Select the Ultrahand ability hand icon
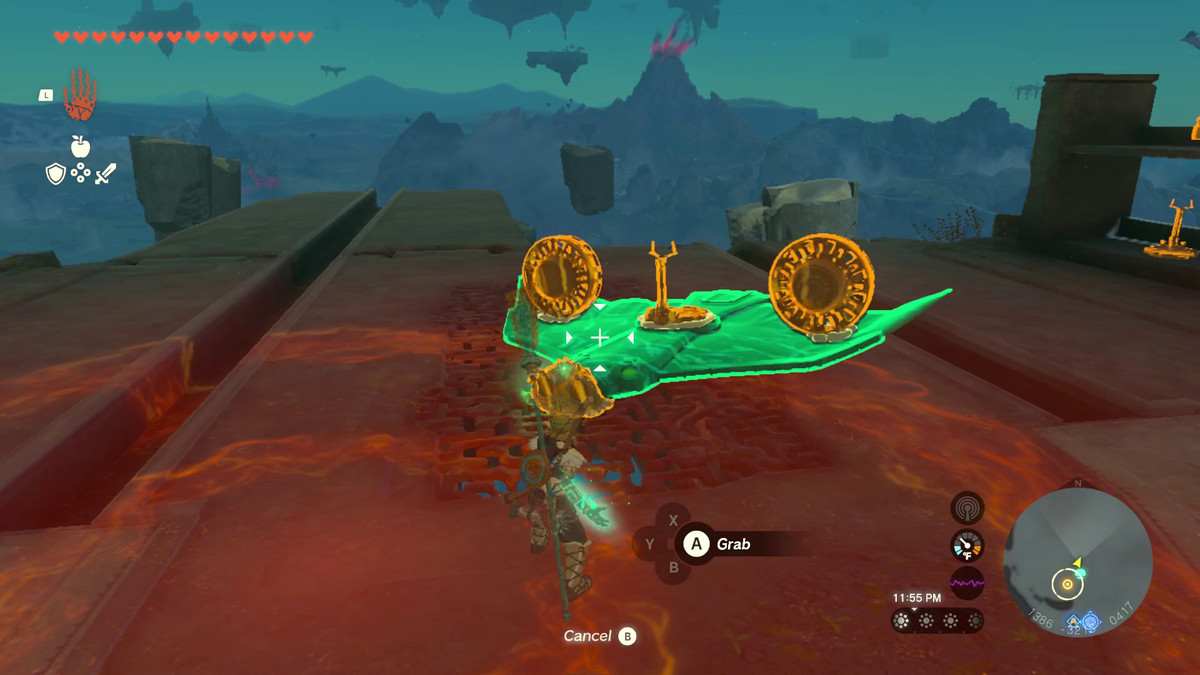Screen dimensions: 1200x675 coord(79,96)
